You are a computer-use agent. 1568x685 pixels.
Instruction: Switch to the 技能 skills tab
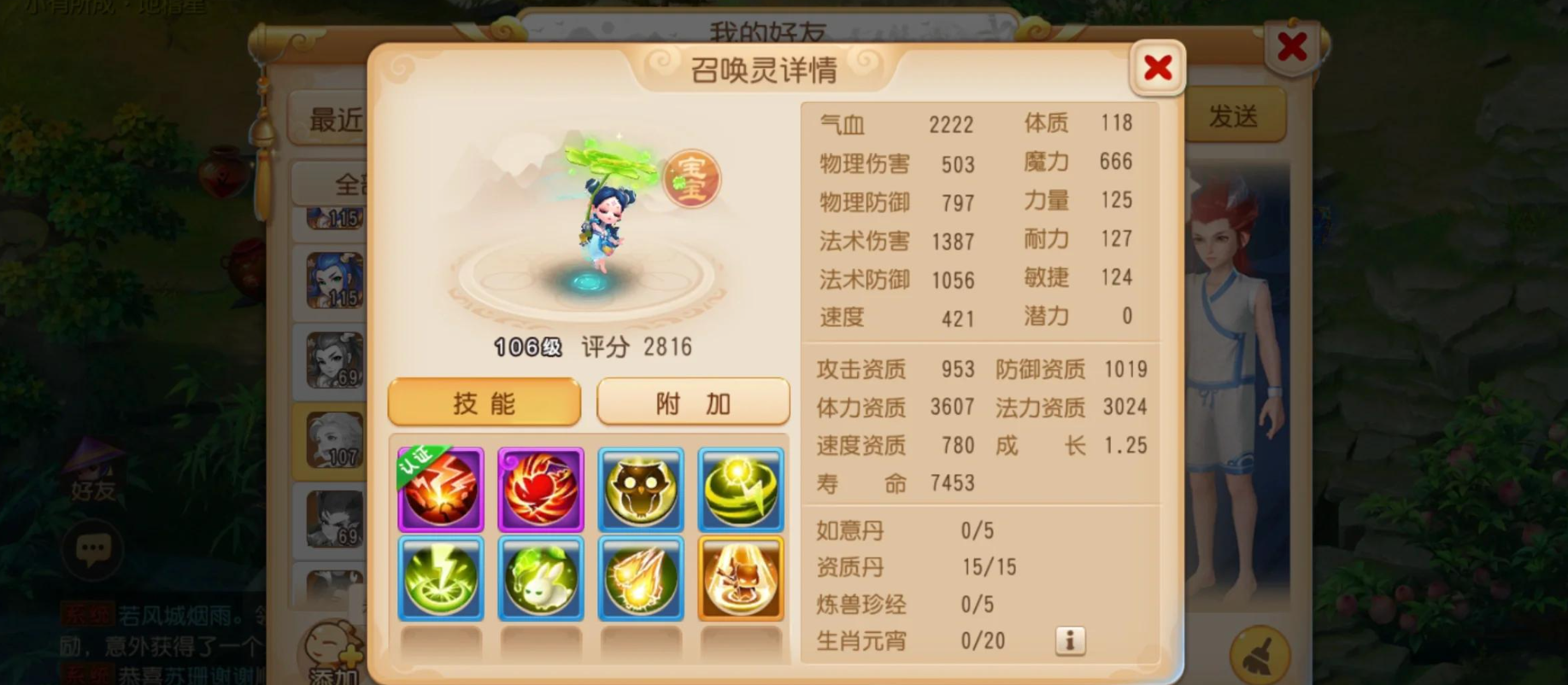(484, 402)
